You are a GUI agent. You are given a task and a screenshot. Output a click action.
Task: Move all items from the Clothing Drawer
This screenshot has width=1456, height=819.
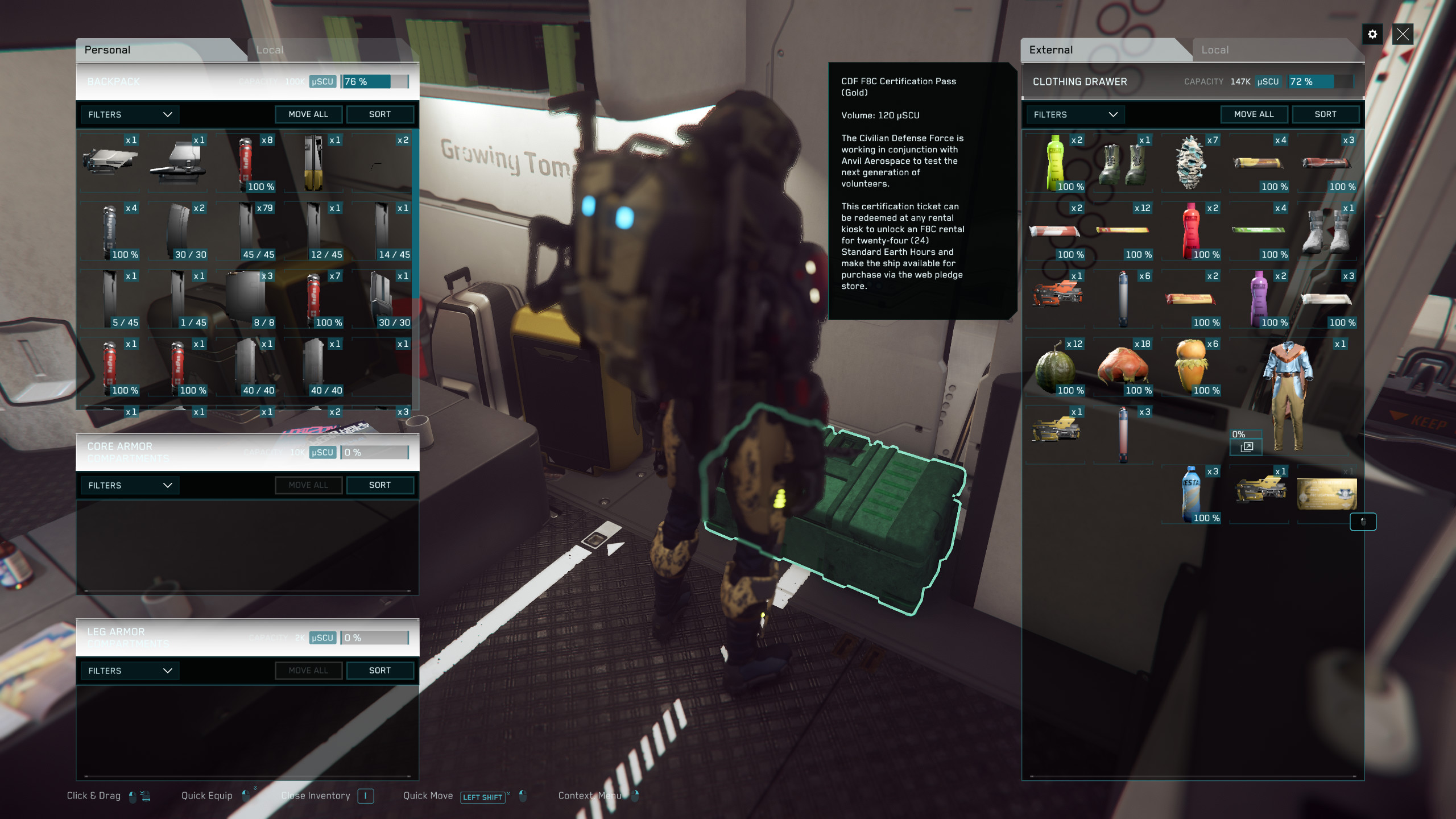[x=1254, y=114]
